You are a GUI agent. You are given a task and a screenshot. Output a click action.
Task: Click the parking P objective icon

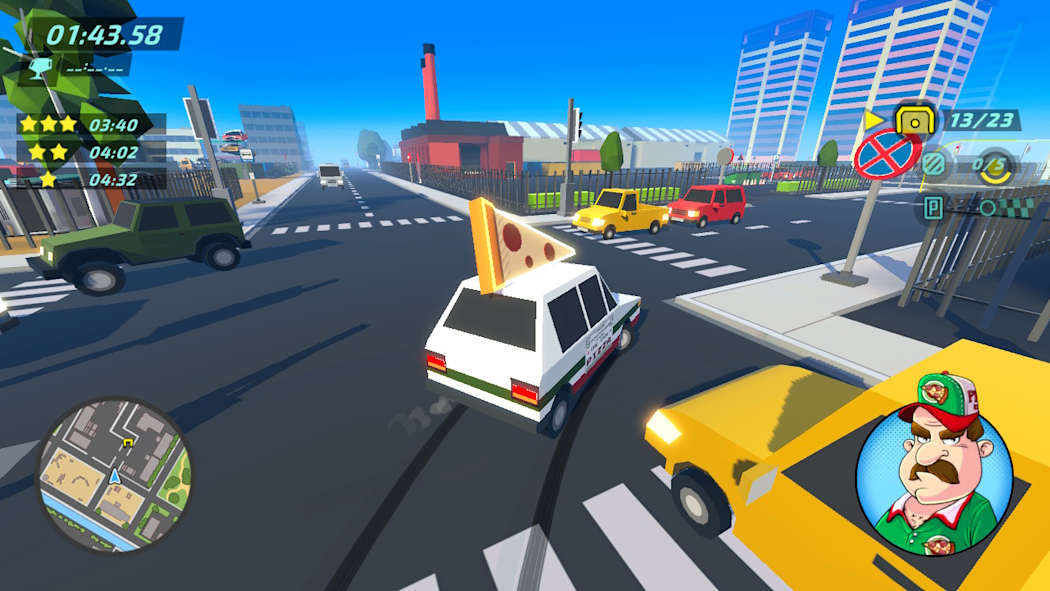[x=934, y=208]
